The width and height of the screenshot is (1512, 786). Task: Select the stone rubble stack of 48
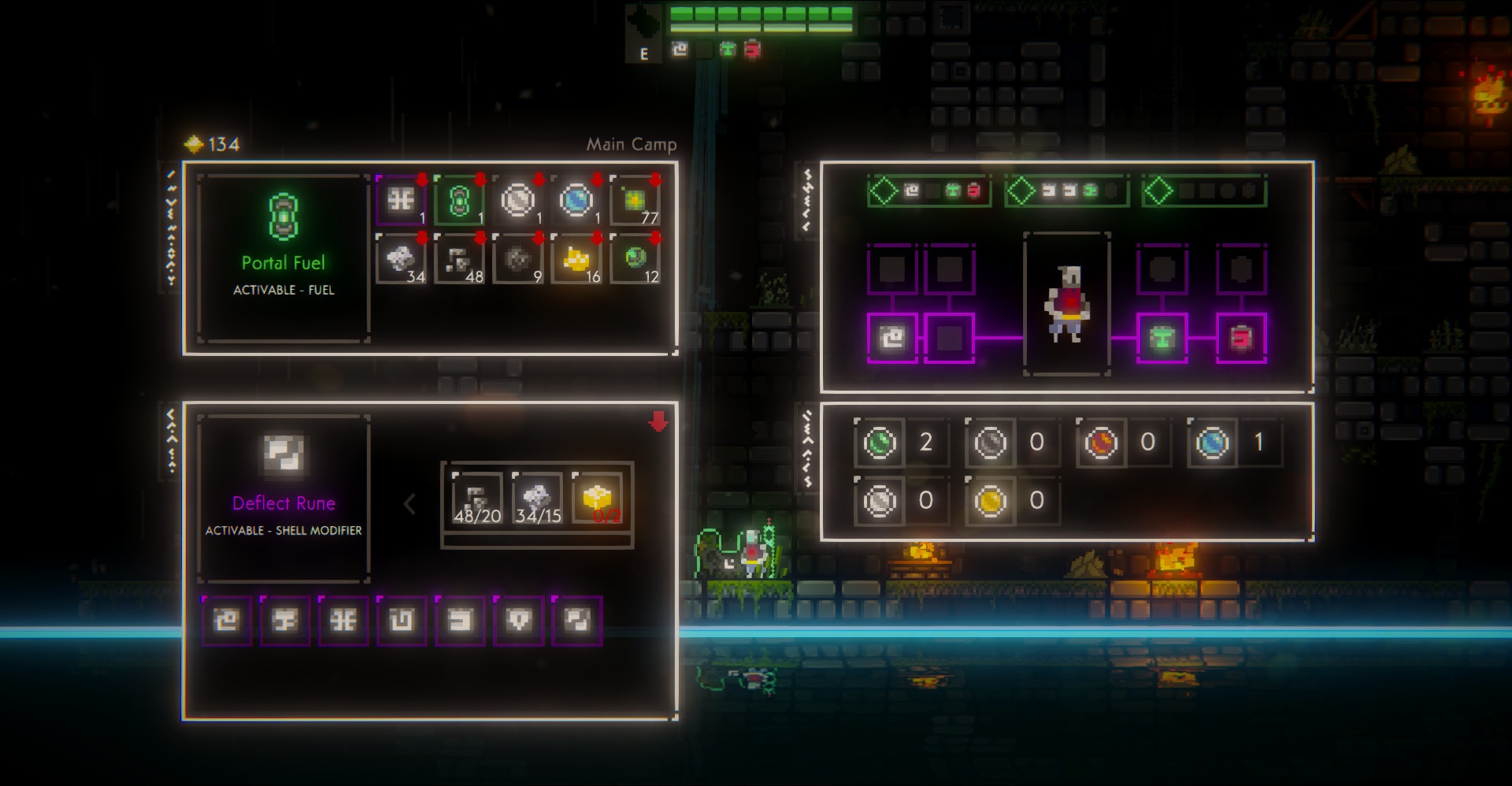(x=460, y=259)
